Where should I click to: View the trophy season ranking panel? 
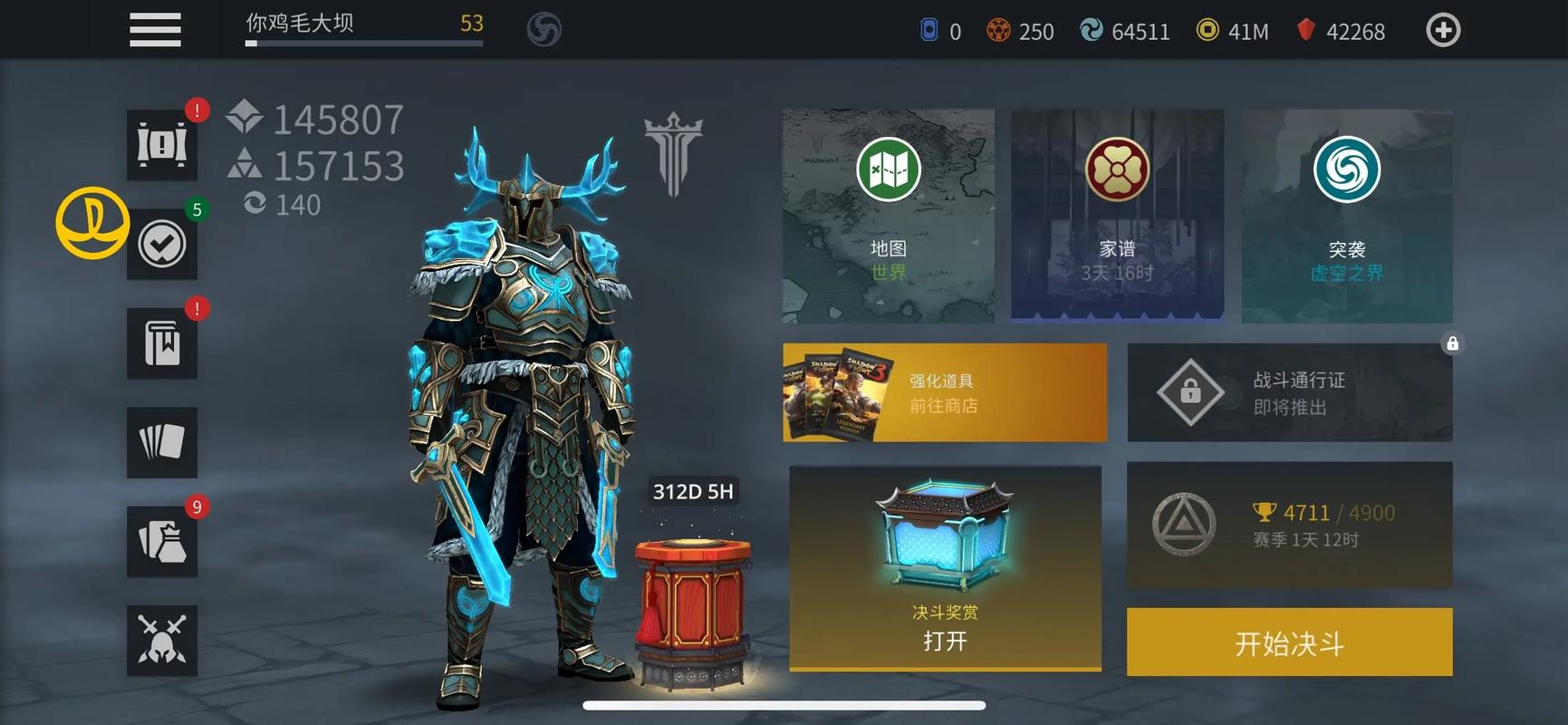coord(1289,525)
